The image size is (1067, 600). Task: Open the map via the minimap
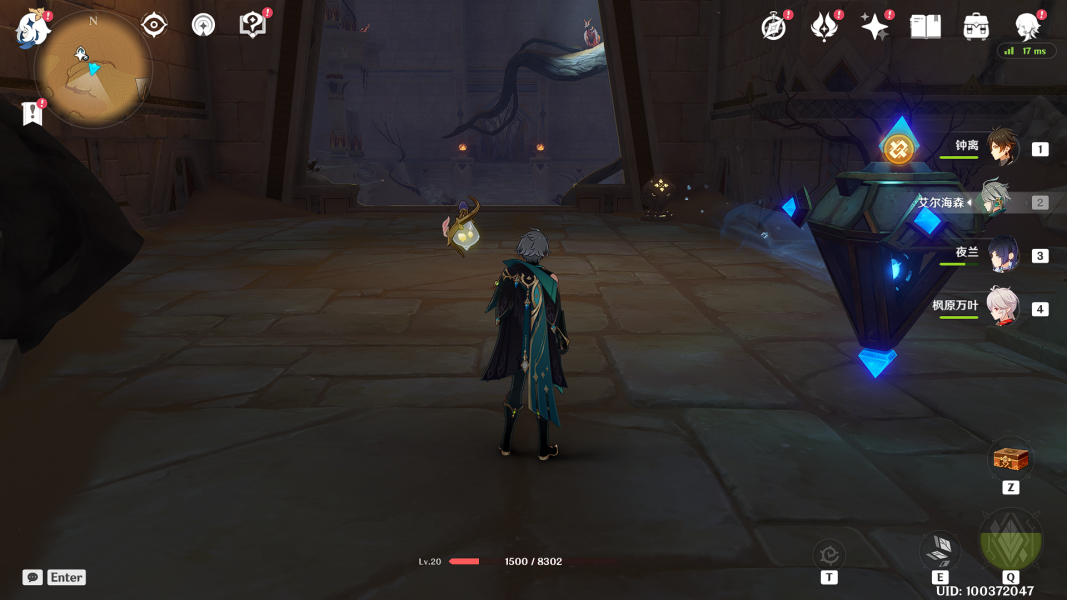point(93,70)
